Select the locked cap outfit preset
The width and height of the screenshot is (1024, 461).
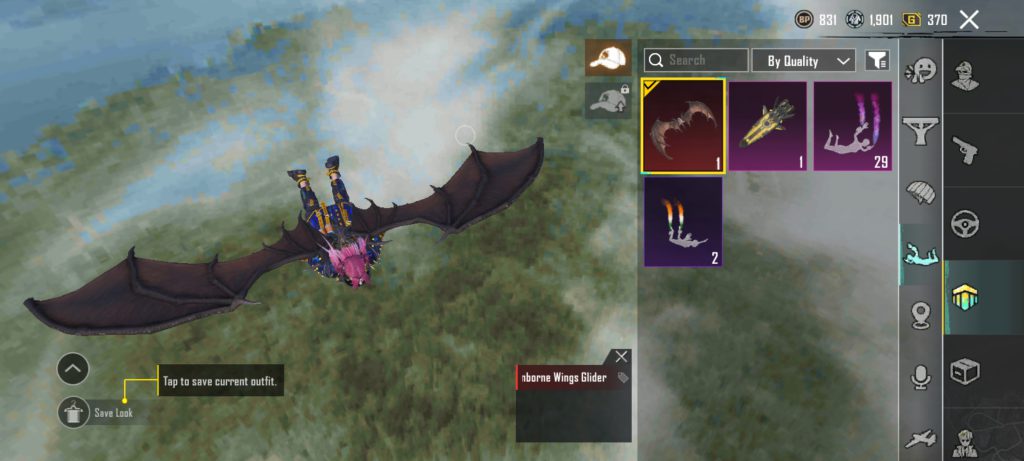[607, 99]
